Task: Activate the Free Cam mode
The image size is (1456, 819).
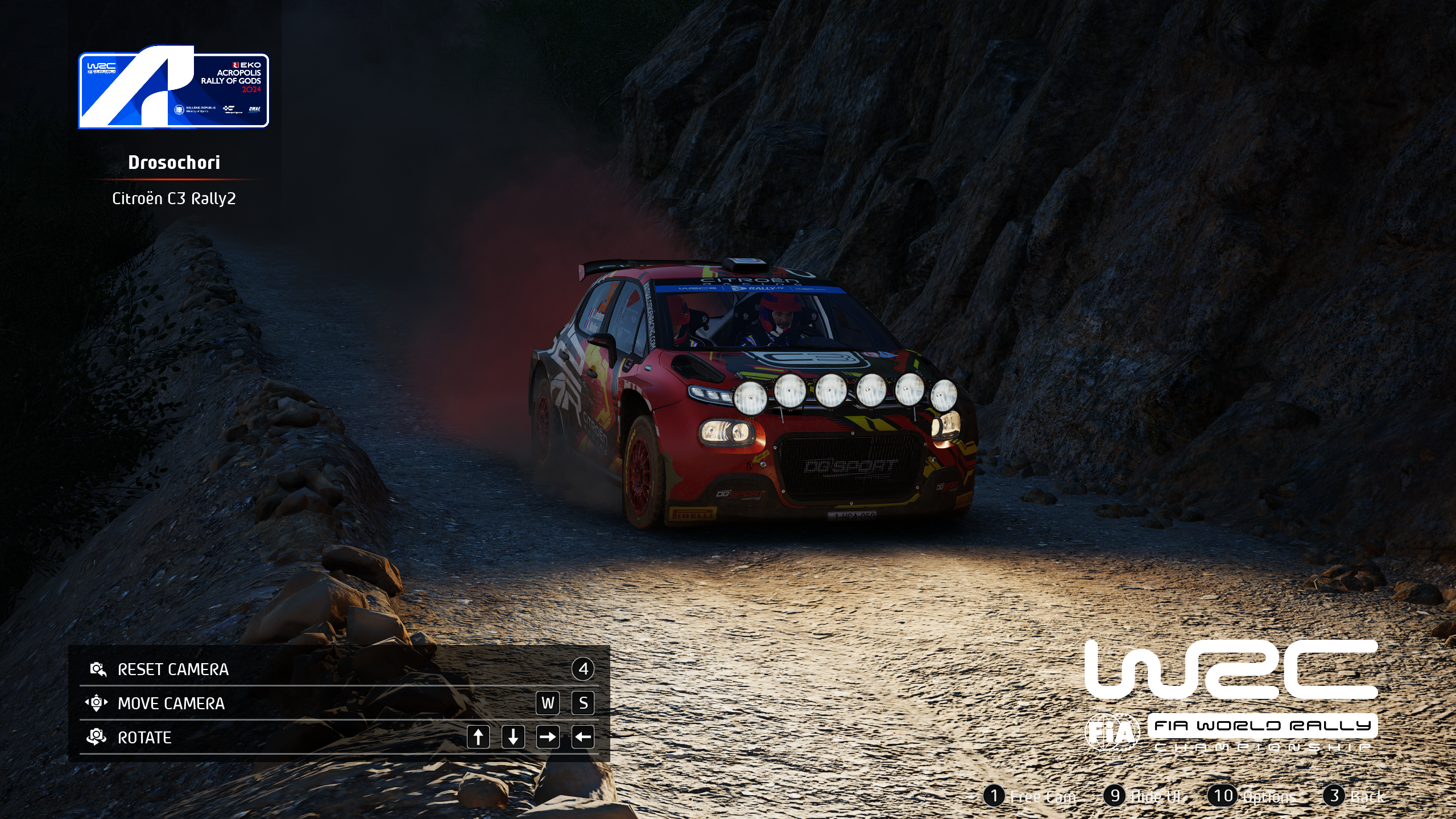Action: pos(1031,796)
